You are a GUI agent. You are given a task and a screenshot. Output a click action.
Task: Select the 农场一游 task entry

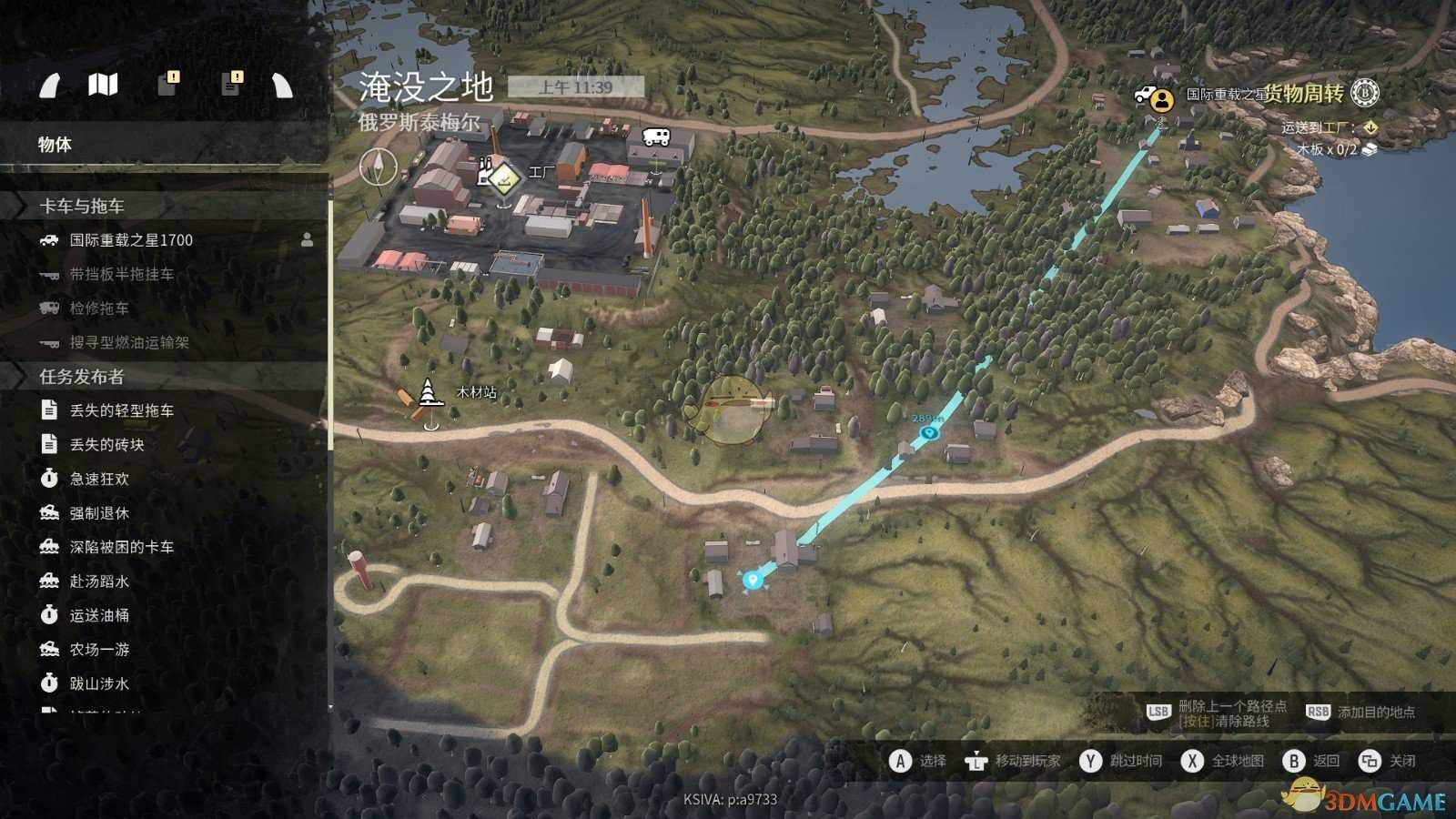coord(99,650)
